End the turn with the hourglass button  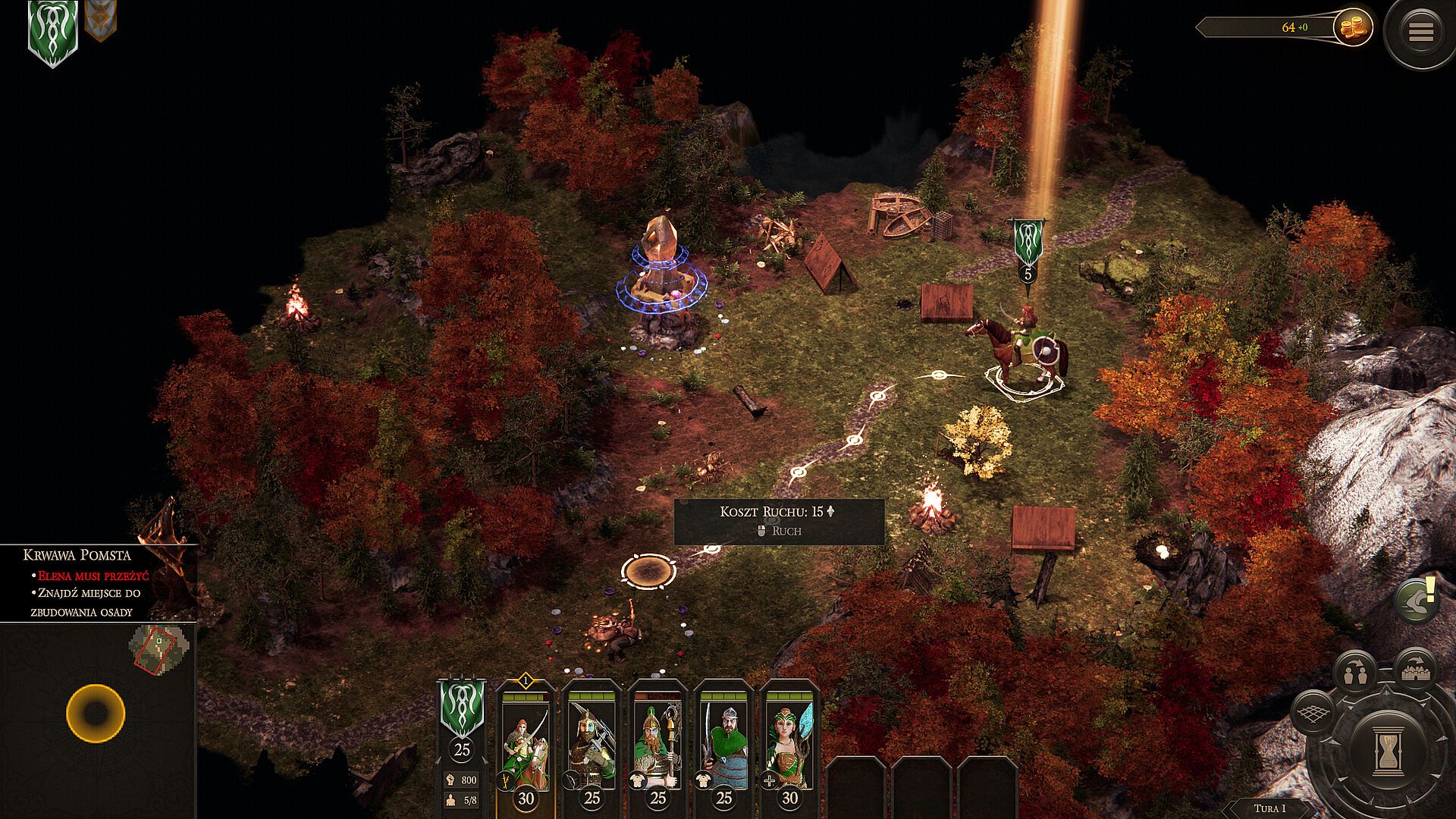[1389, 750]
